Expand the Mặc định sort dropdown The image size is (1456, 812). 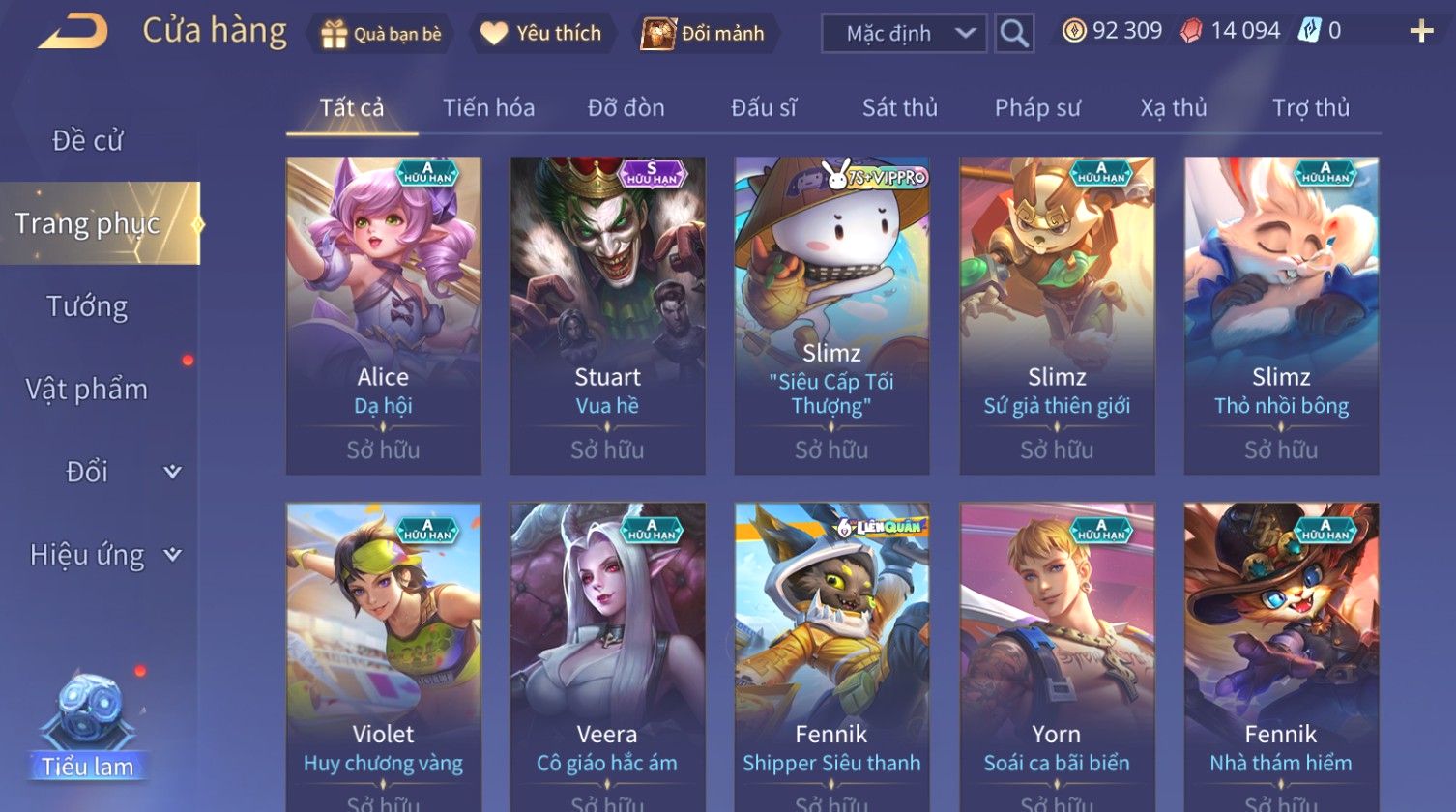pyautogui.click(x=904, y=34)
